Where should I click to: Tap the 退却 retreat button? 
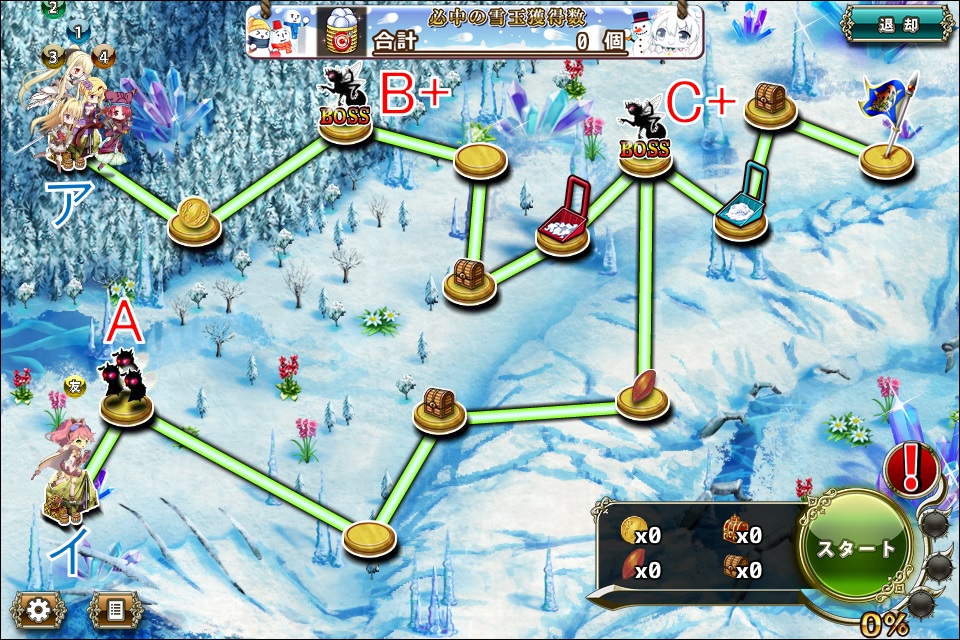[x=894, y=26]
